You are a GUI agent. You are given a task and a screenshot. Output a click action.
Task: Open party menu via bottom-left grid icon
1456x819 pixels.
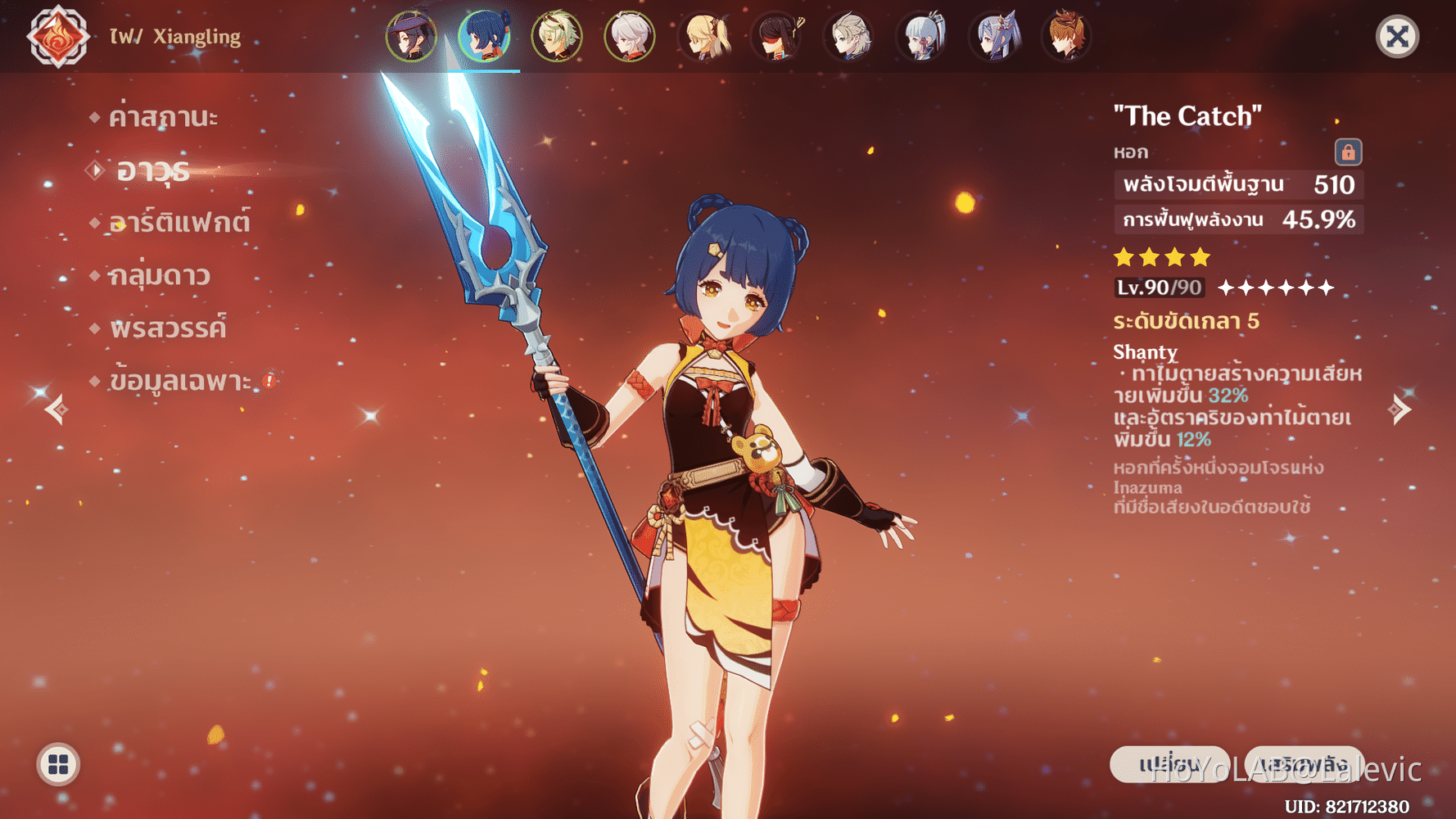point(57,766)
